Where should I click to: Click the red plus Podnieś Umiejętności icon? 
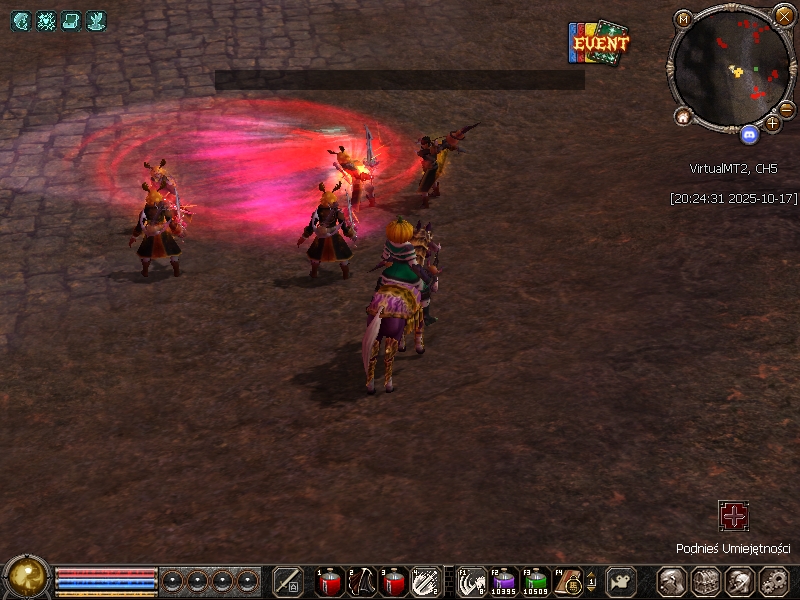(x=734, y=516)
